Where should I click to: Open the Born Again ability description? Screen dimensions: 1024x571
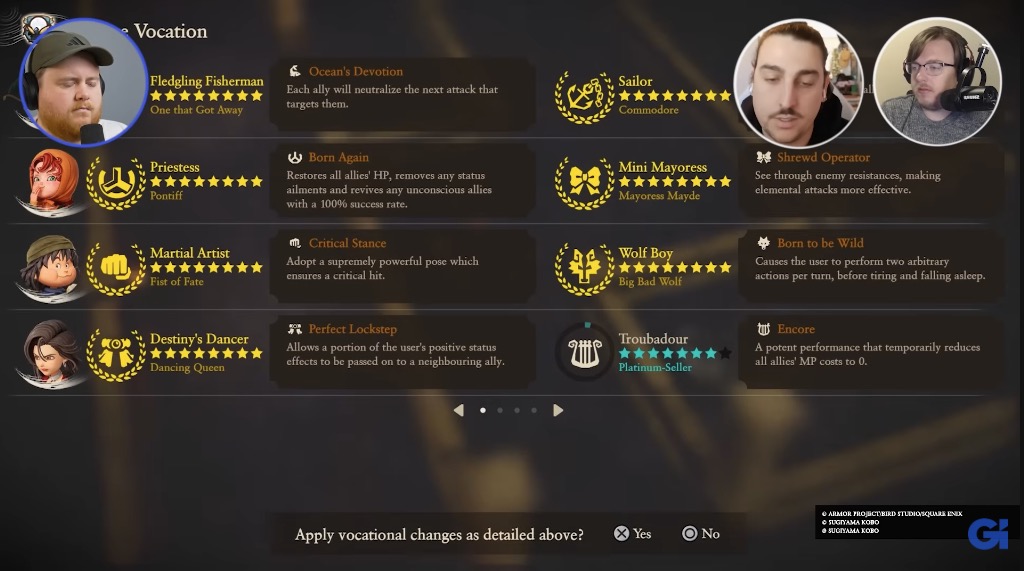(x=402, y=180)
